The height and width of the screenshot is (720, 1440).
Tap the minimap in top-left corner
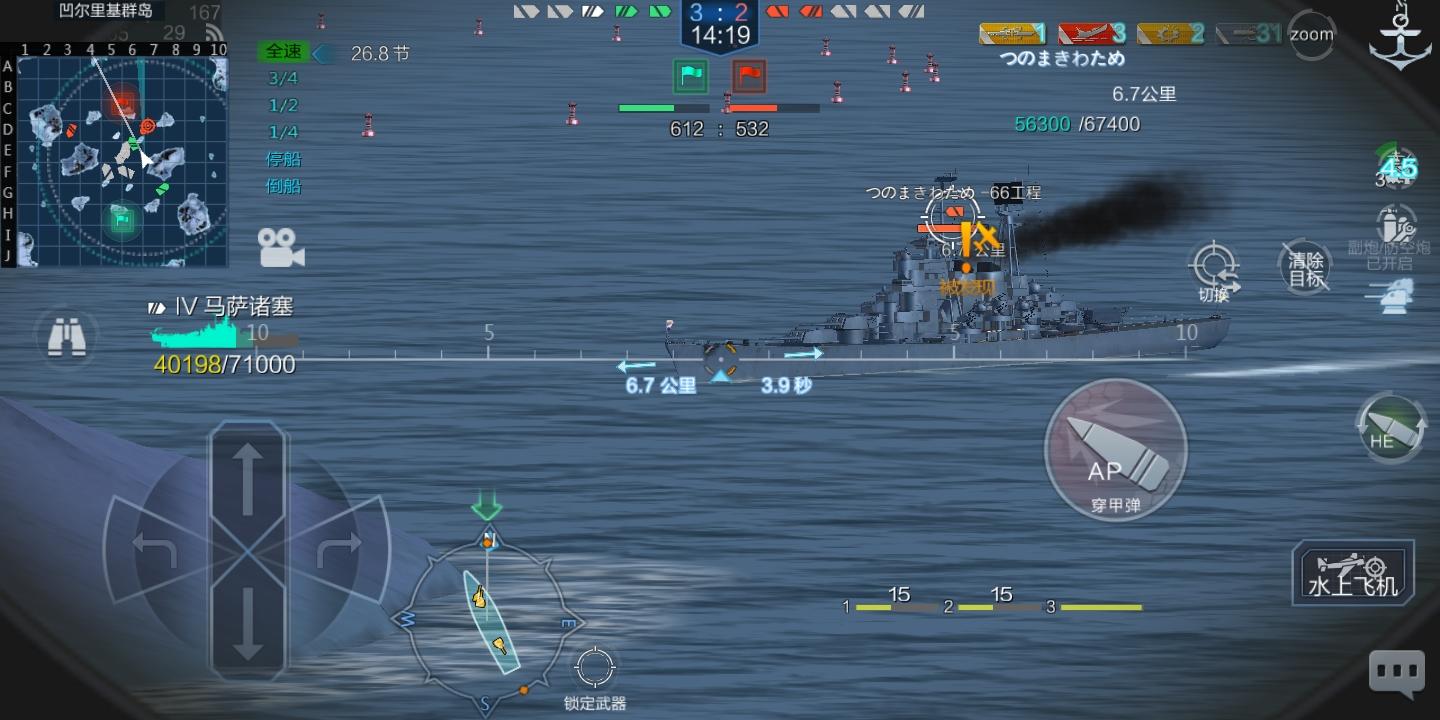120,160
